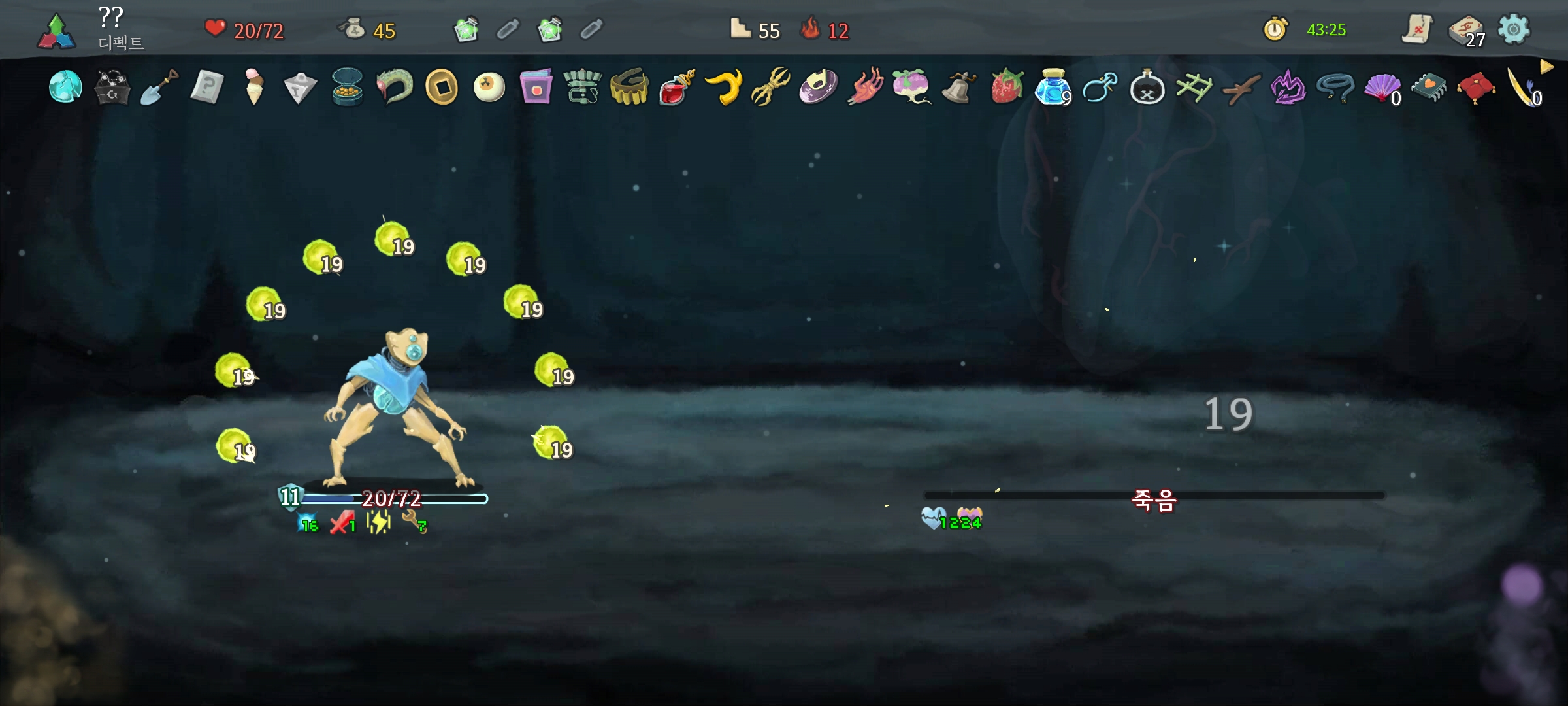Viewport: 1568px width, 706px height.
Task: Inspect the banana relic
Action: tap(724, 87)
